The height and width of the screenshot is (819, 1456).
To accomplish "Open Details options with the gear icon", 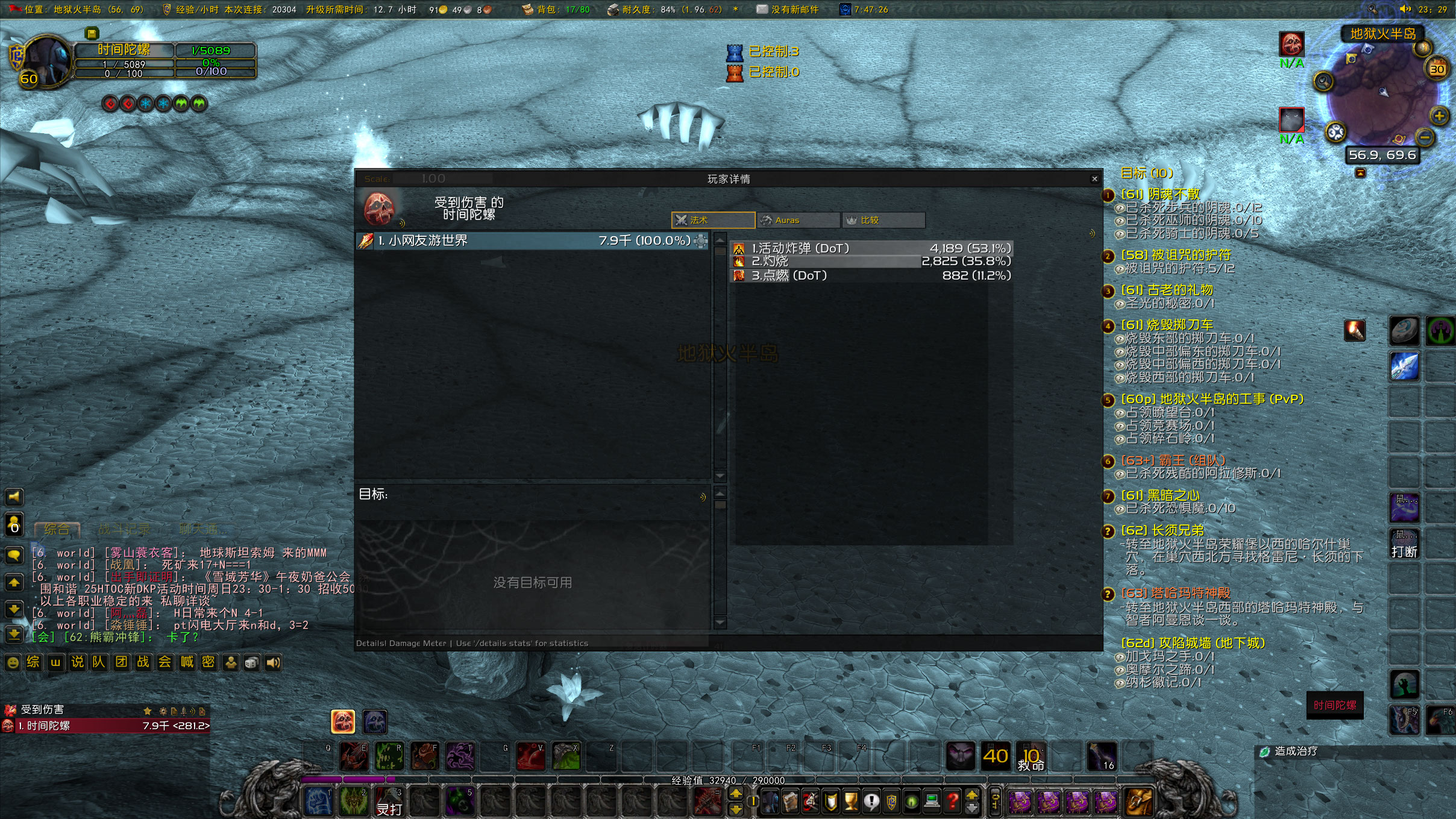I will (x=164, y=711).
